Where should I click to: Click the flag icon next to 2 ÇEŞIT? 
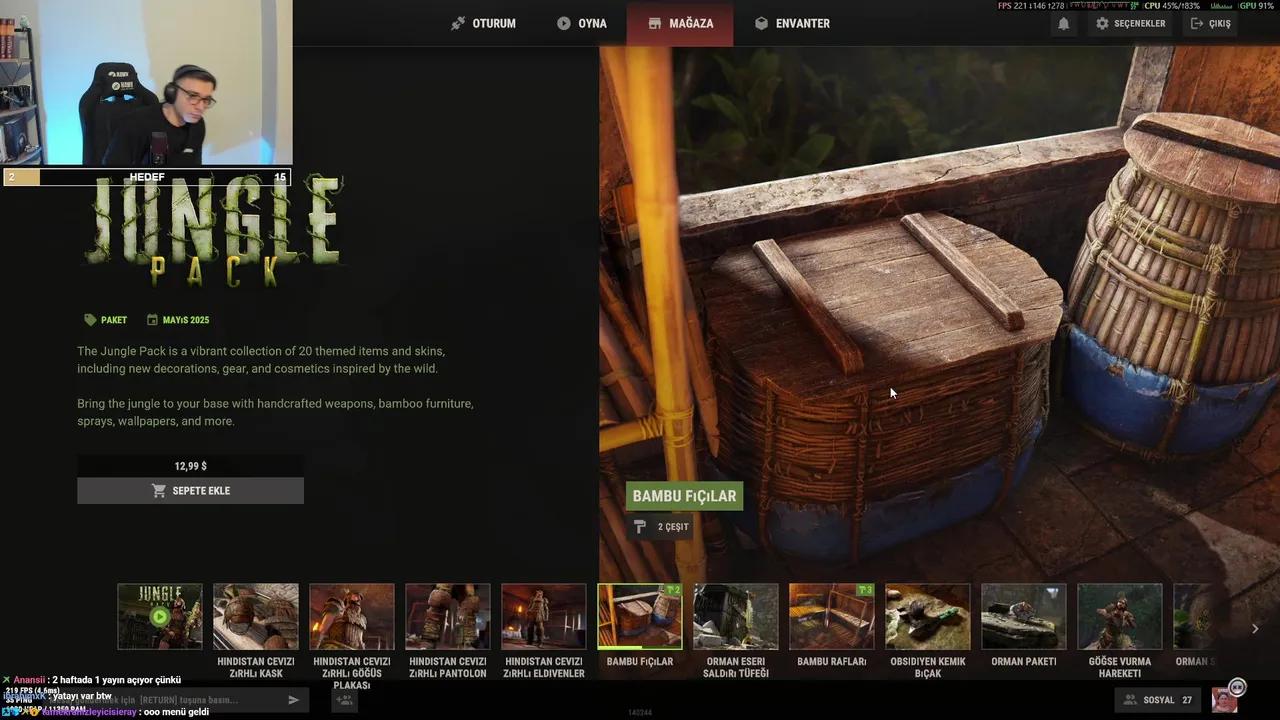point(640,526)
